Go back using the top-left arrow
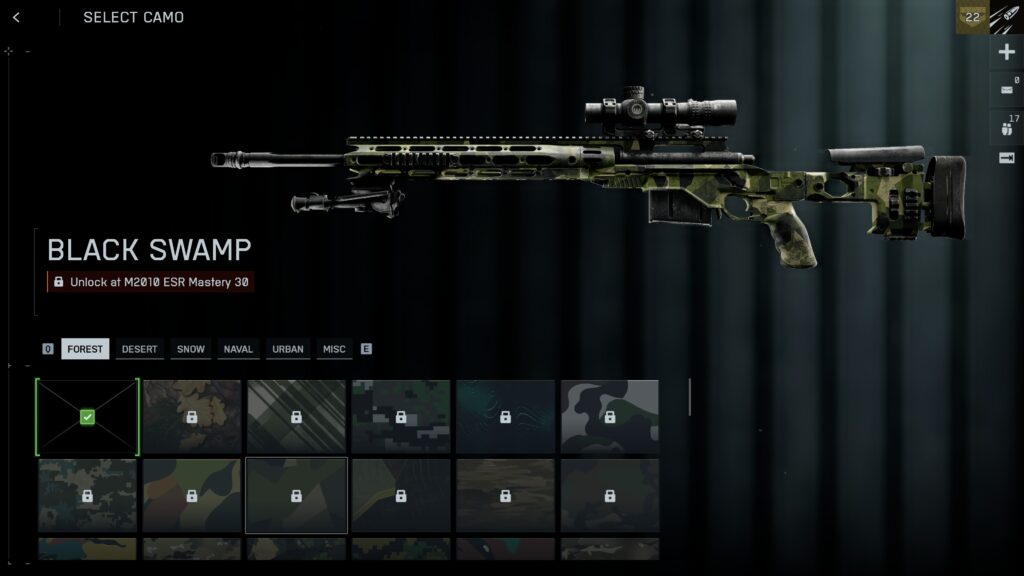This screenshot has width=1024, height=576. click(16, 17)
